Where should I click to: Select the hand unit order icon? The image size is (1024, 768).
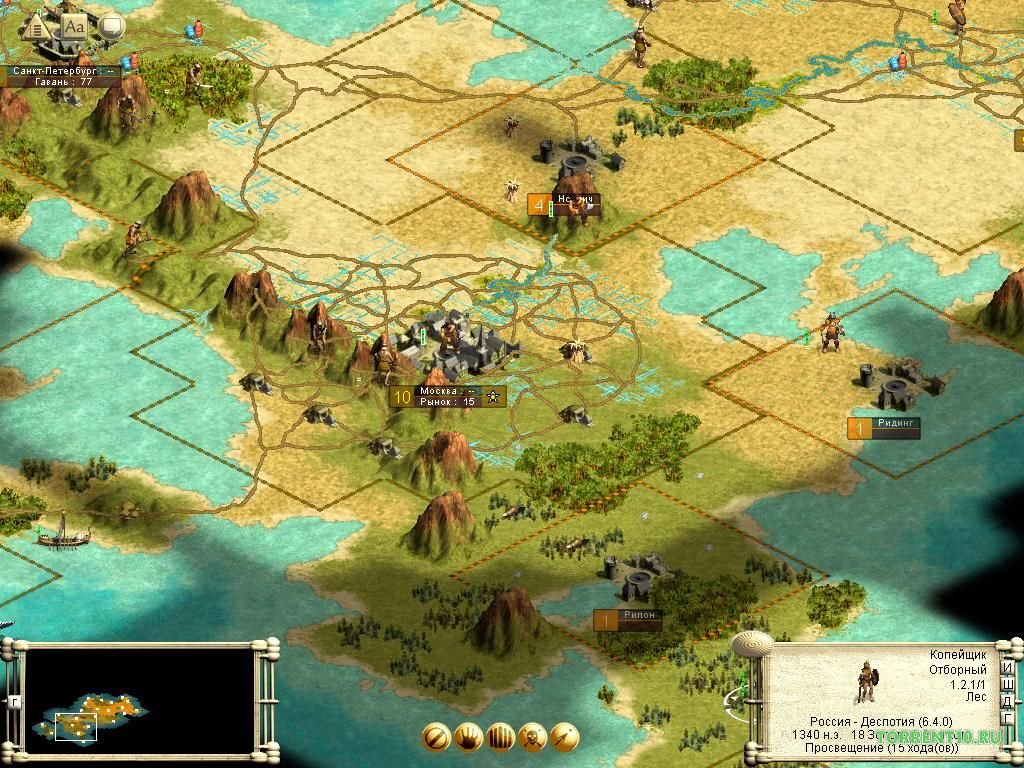coord(468,738)
